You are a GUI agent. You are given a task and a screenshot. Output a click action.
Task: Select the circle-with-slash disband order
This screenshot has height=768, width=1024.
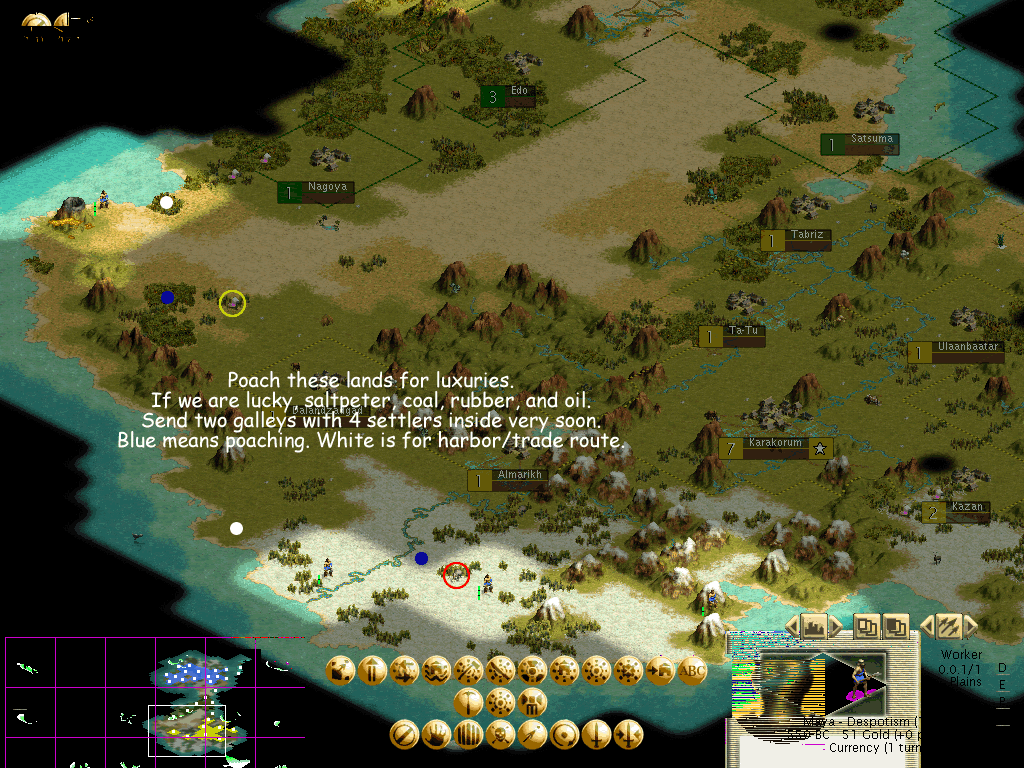(404, 735)
